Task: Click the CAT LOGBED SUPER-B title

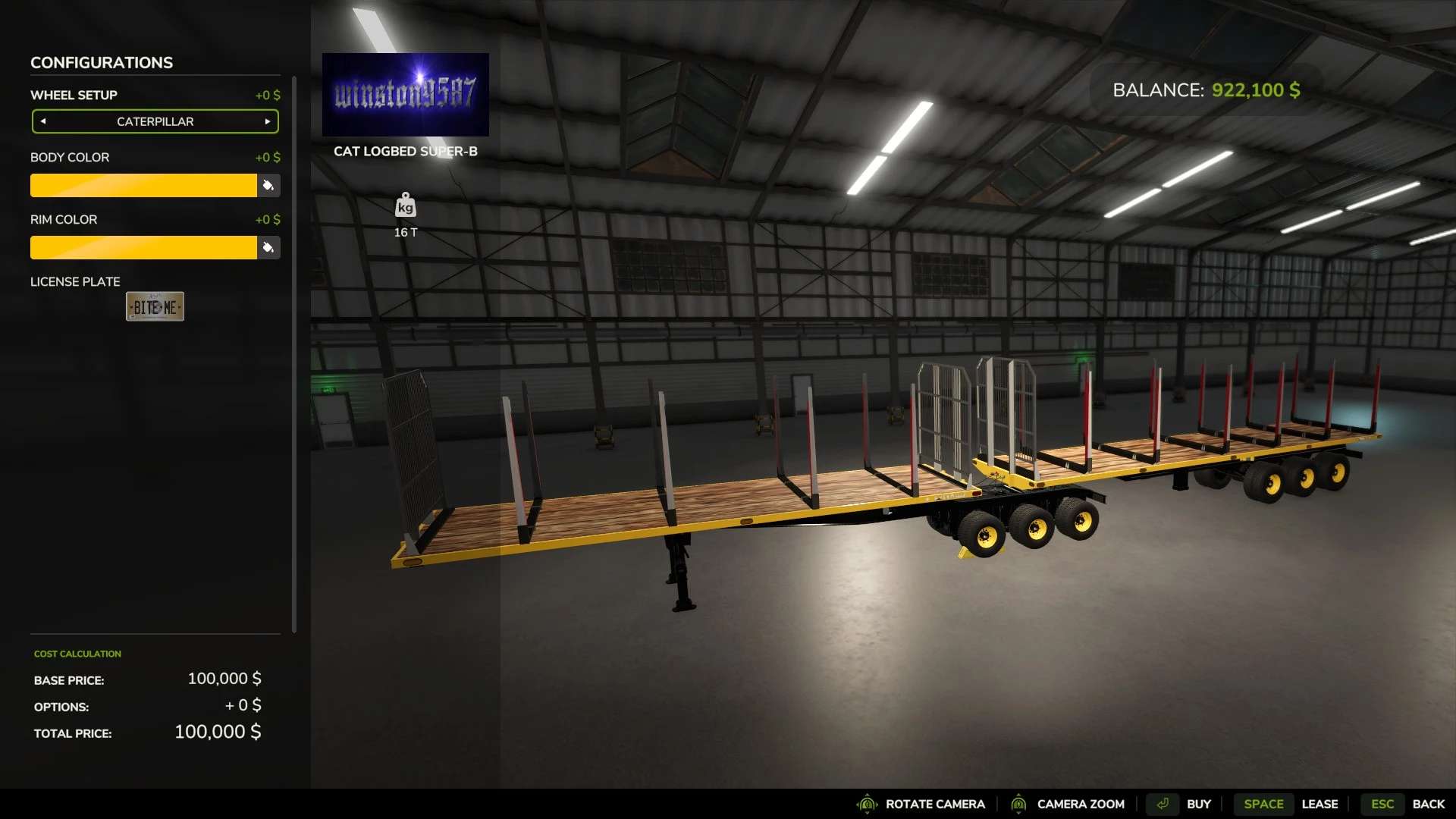Action: point(406,151)
